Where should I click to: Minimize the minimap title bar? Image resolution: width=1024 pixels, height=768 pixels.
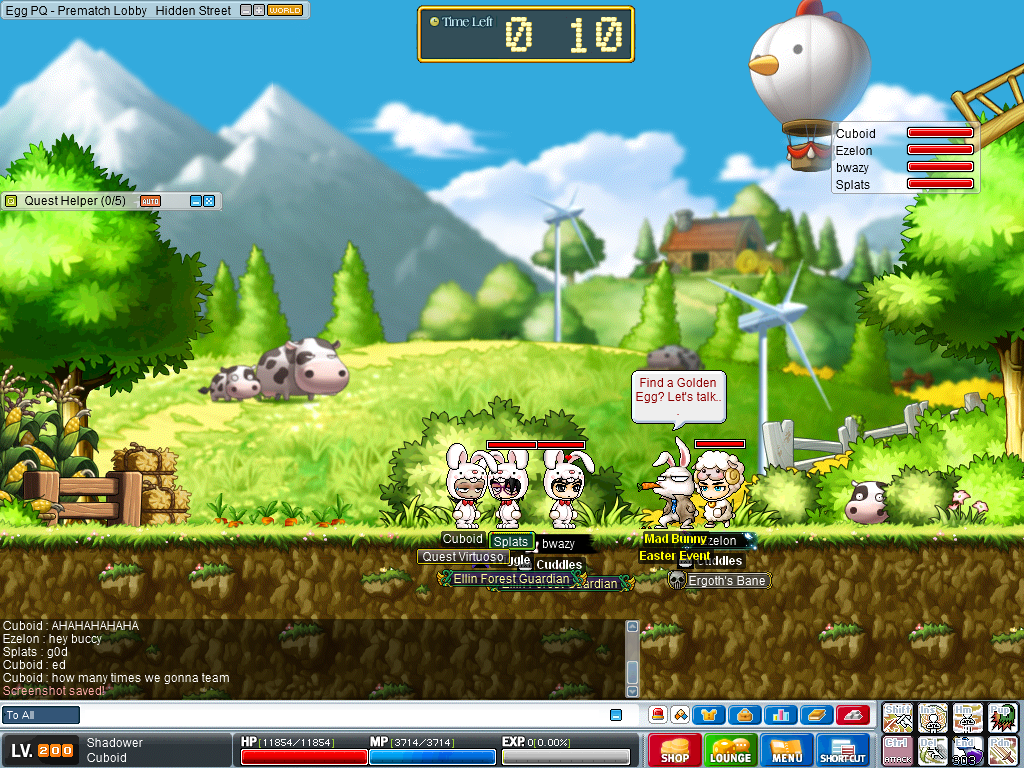(x=245, y=11)
